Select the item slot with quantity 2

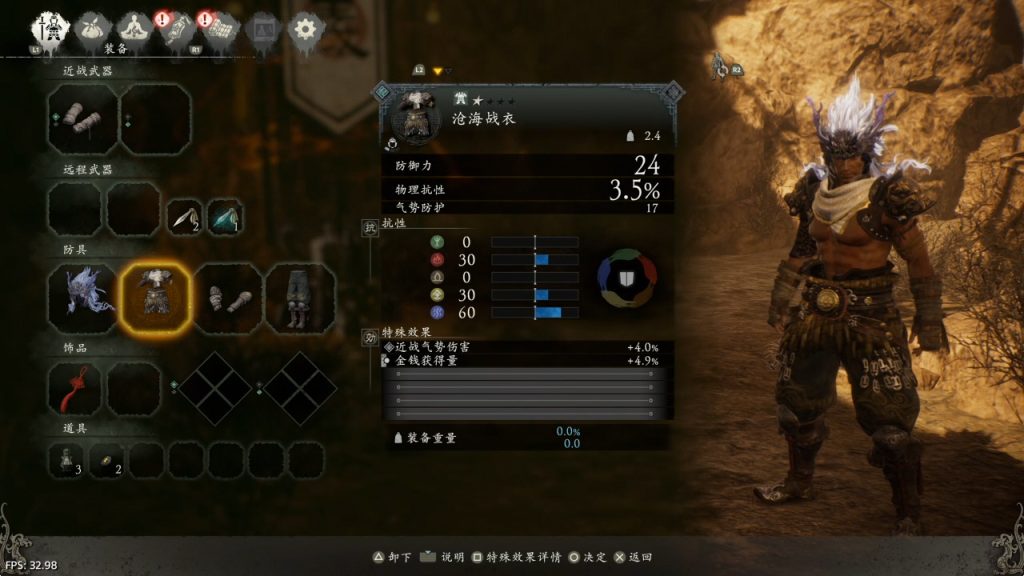[108, 460]
